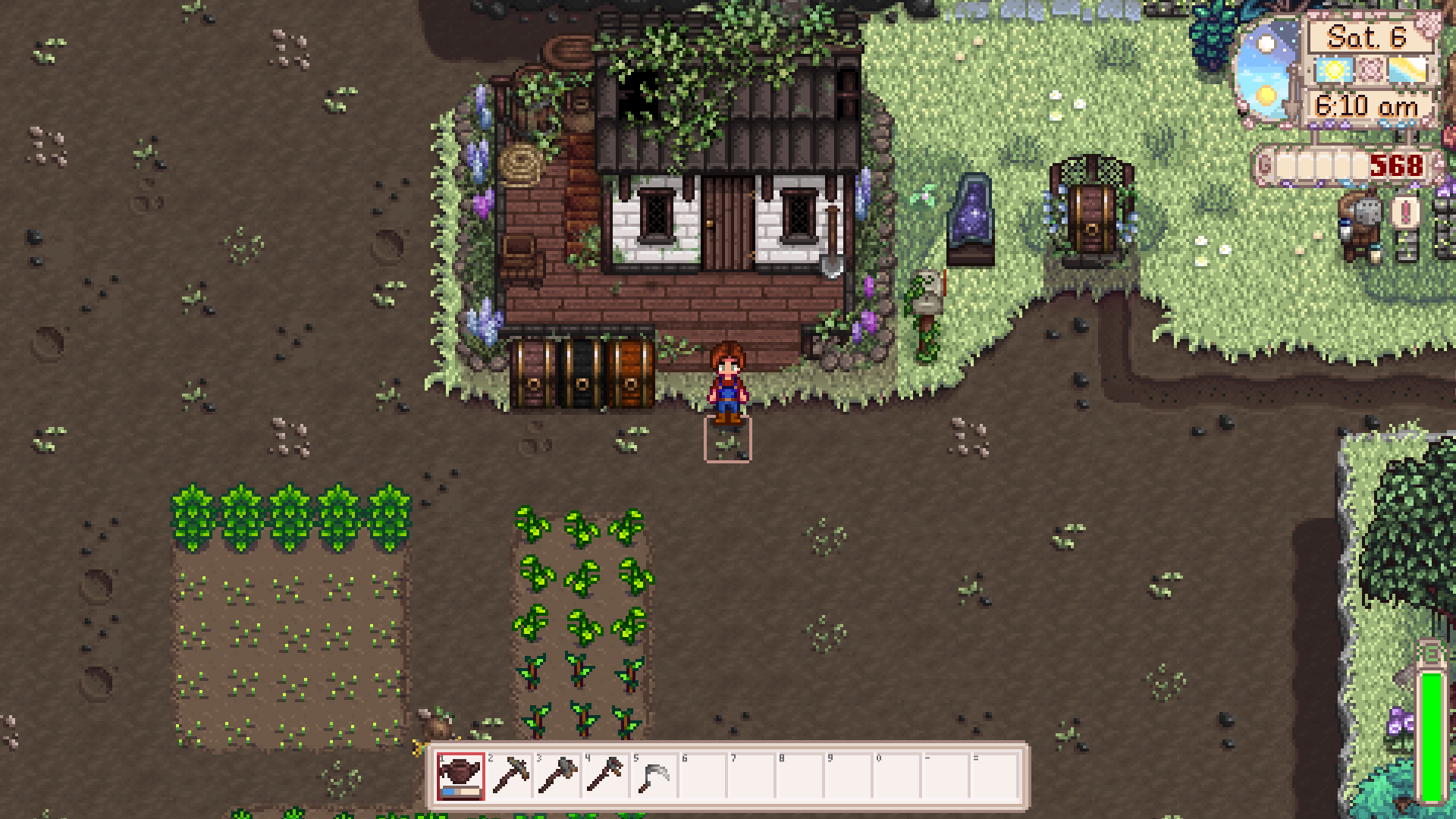Click the sunny weather icon on the clock HUD
Viewport: 1456px width, 819px height.
coord(1332,70)
